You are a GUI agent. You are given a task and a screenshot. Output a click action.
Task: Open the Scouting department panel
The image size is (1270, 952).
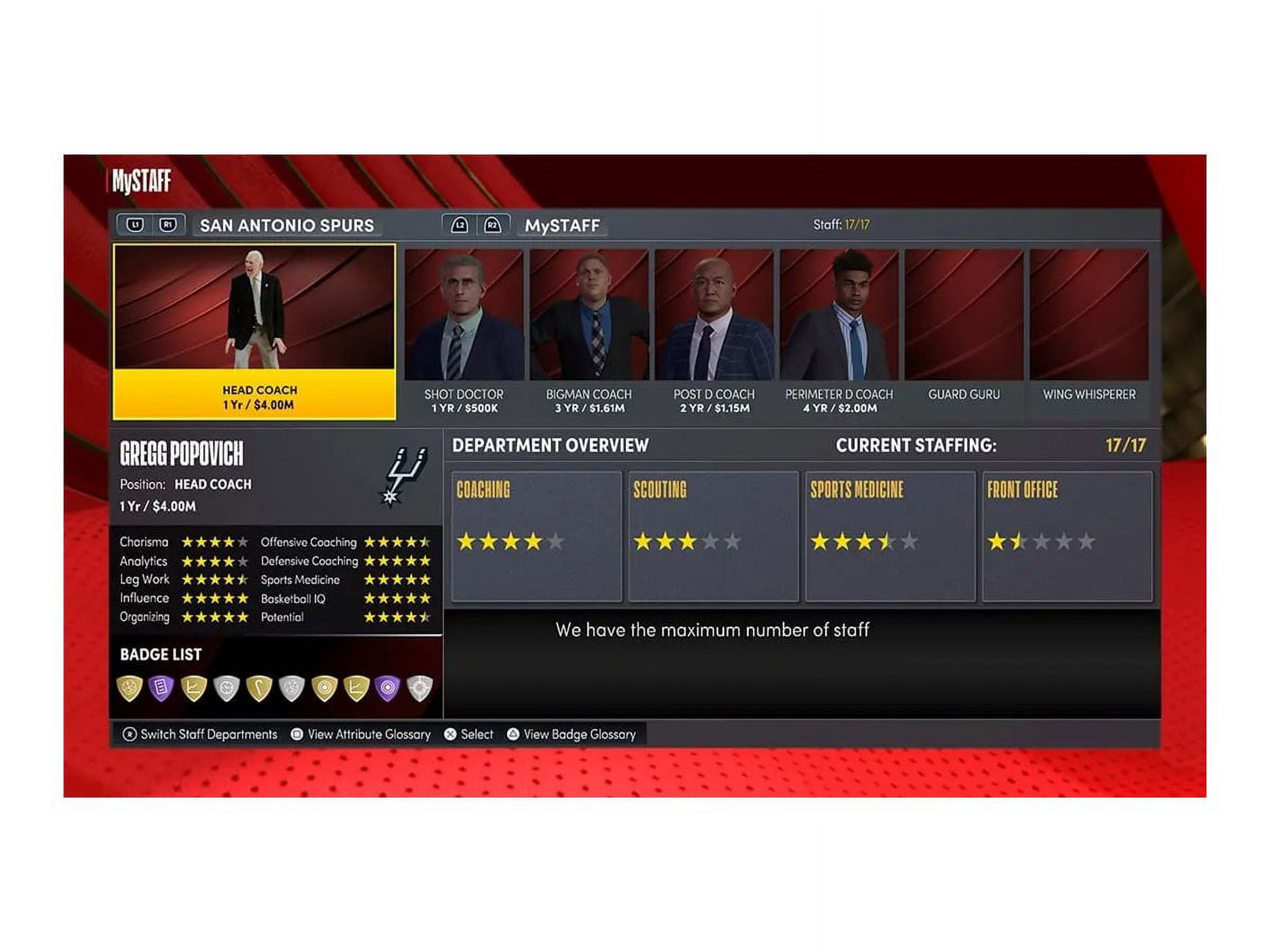pos(713,536)
